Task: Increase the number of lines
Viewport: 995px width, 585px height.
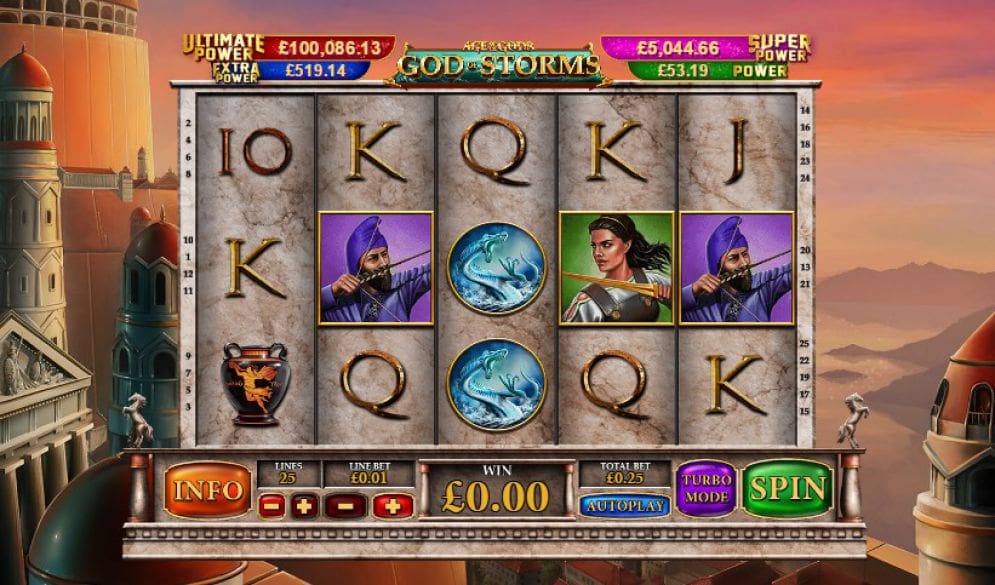Action: pyautogui.click(x=305, y=506)
